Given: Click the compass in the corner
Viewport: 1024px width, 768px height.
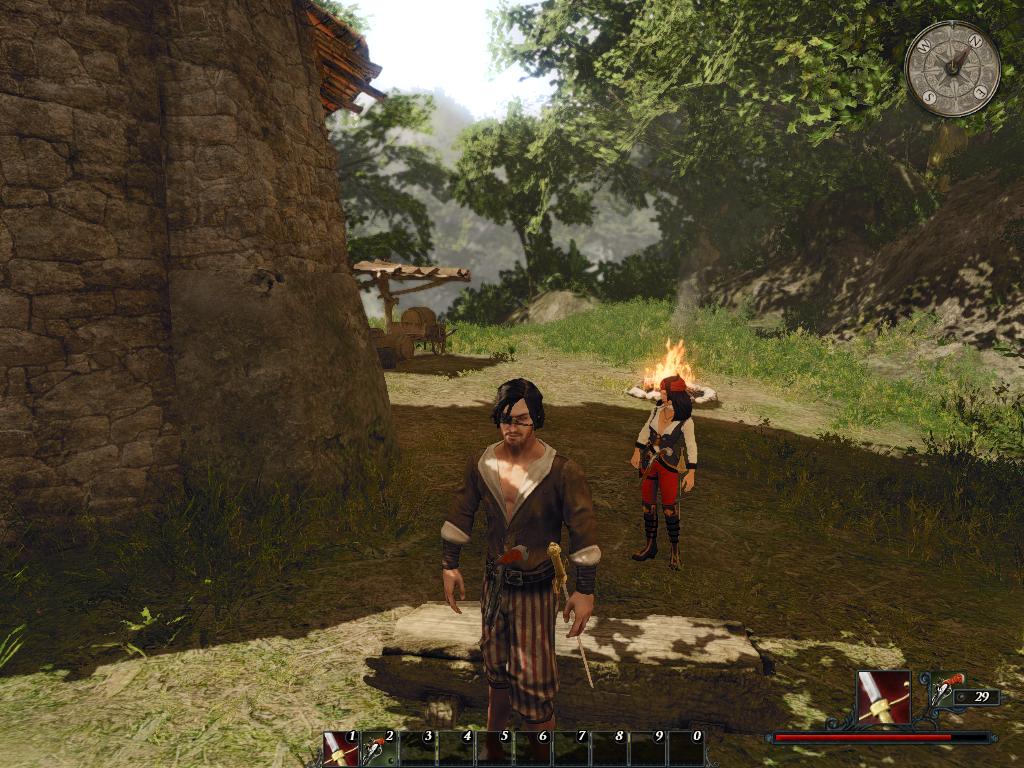Looking at the screenshot, I should click(x=952, y=68).
